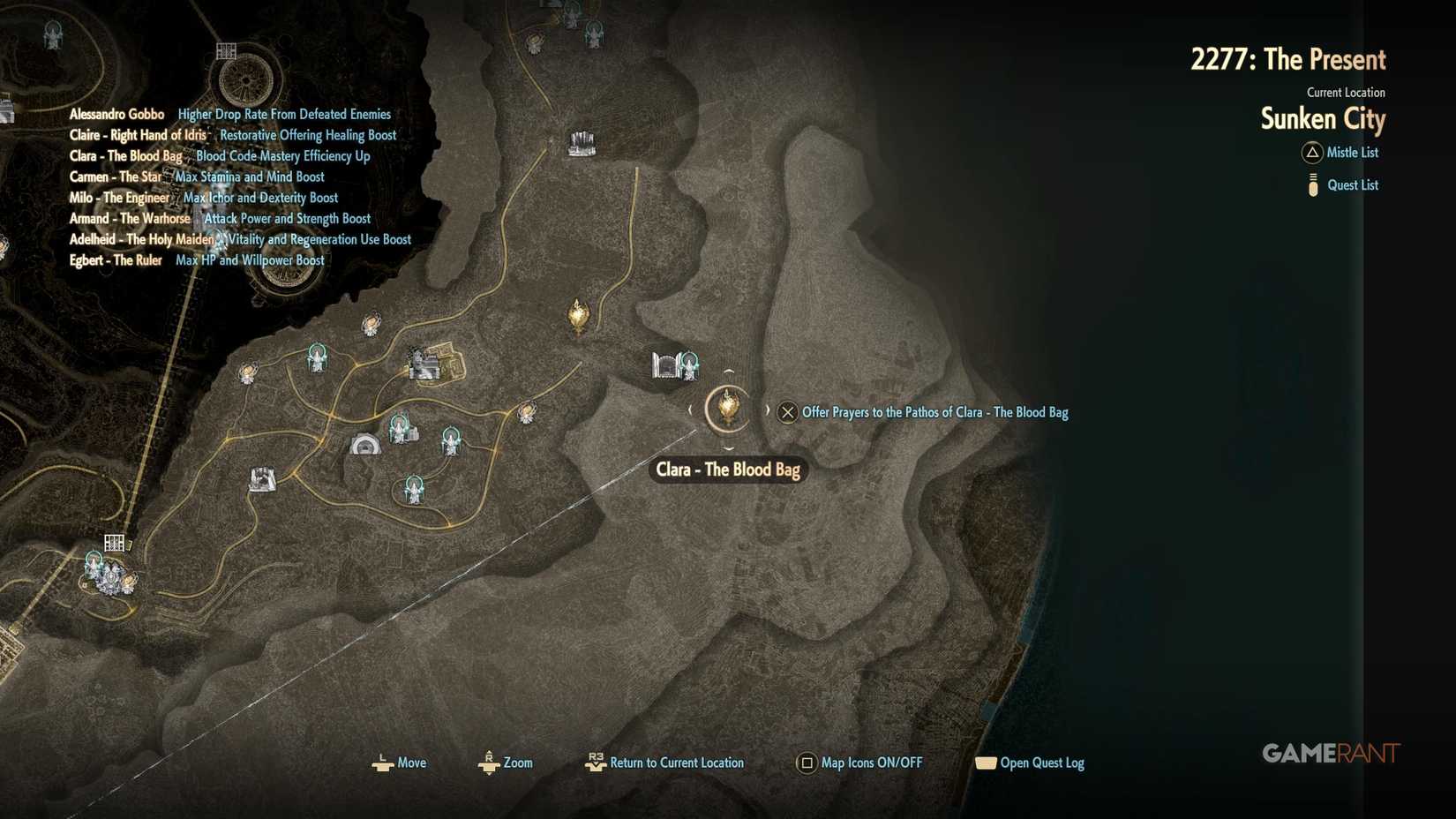Viewport: 1456px width, 819px height.
Task: Click the Clara - The Blood Bag nameplate
Action: (727, 470)
